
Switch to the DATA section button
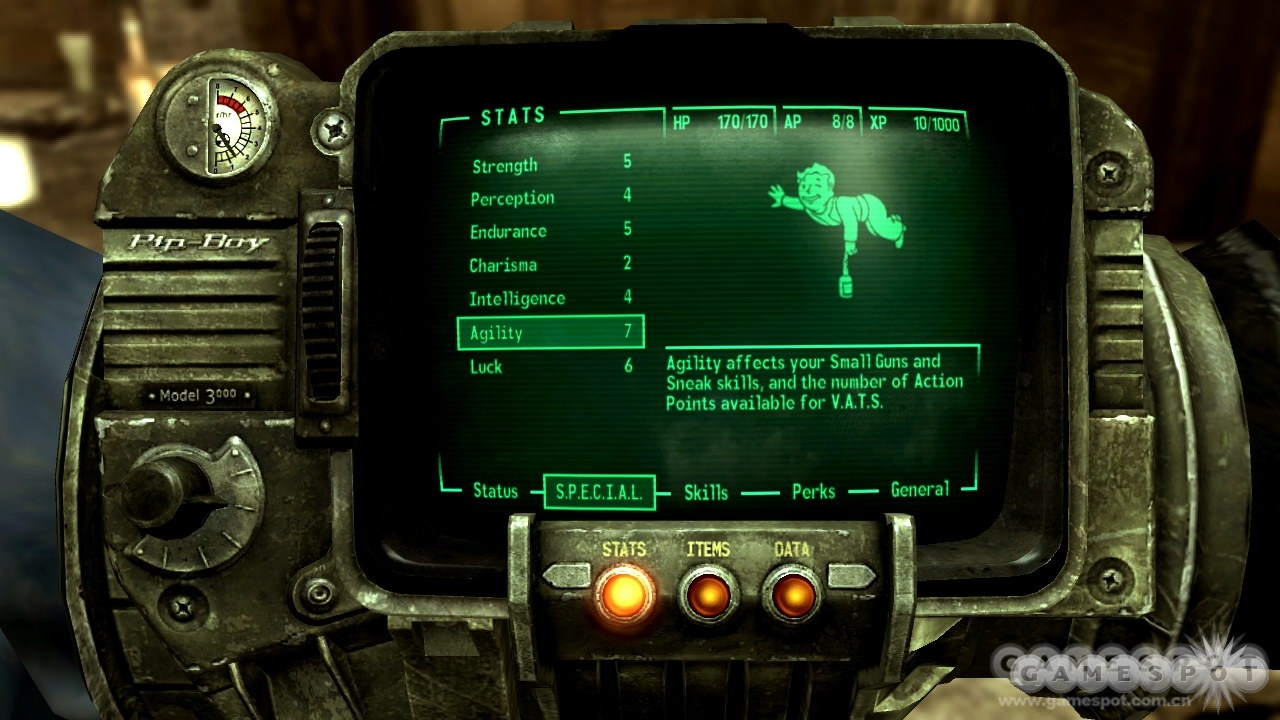[792, 595]
